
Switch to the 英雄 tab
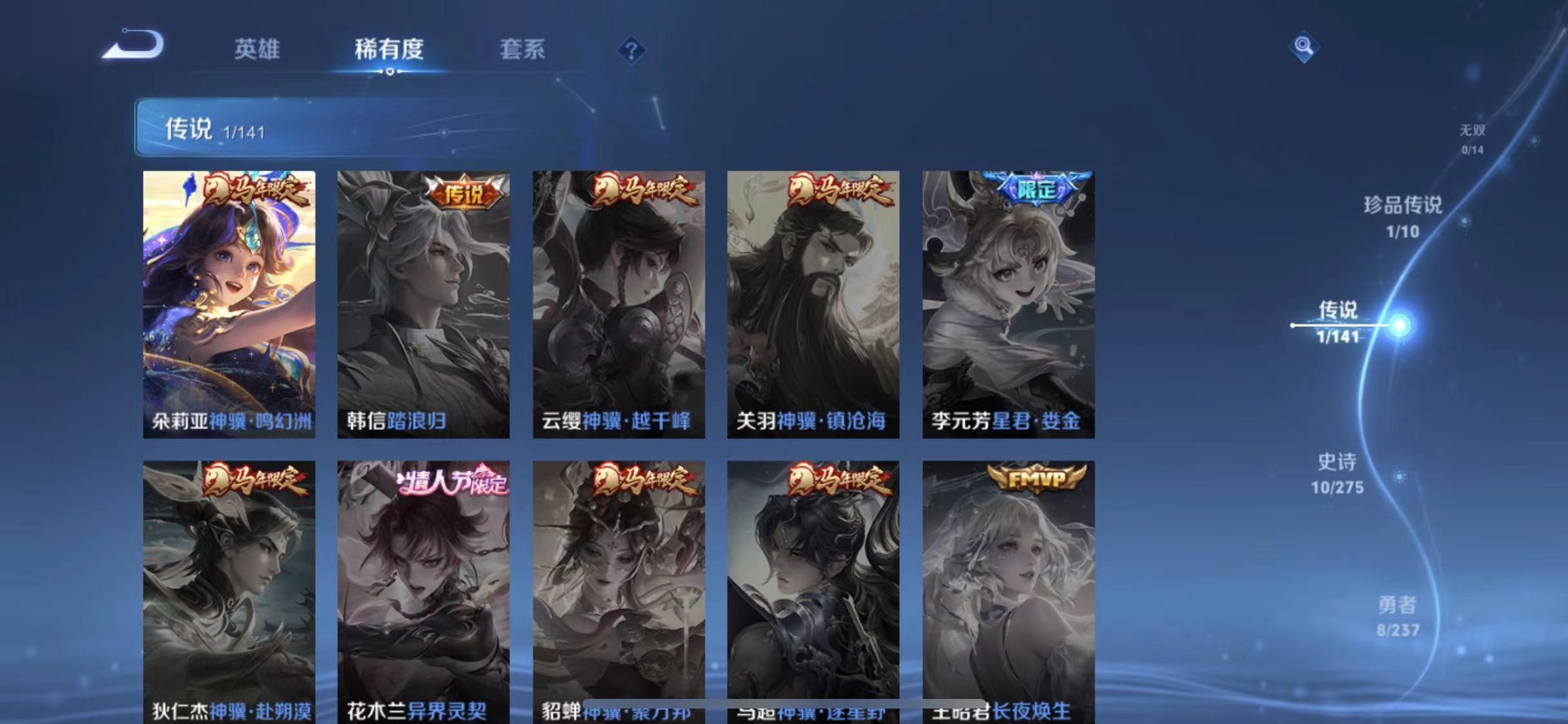tap(257, 50)
